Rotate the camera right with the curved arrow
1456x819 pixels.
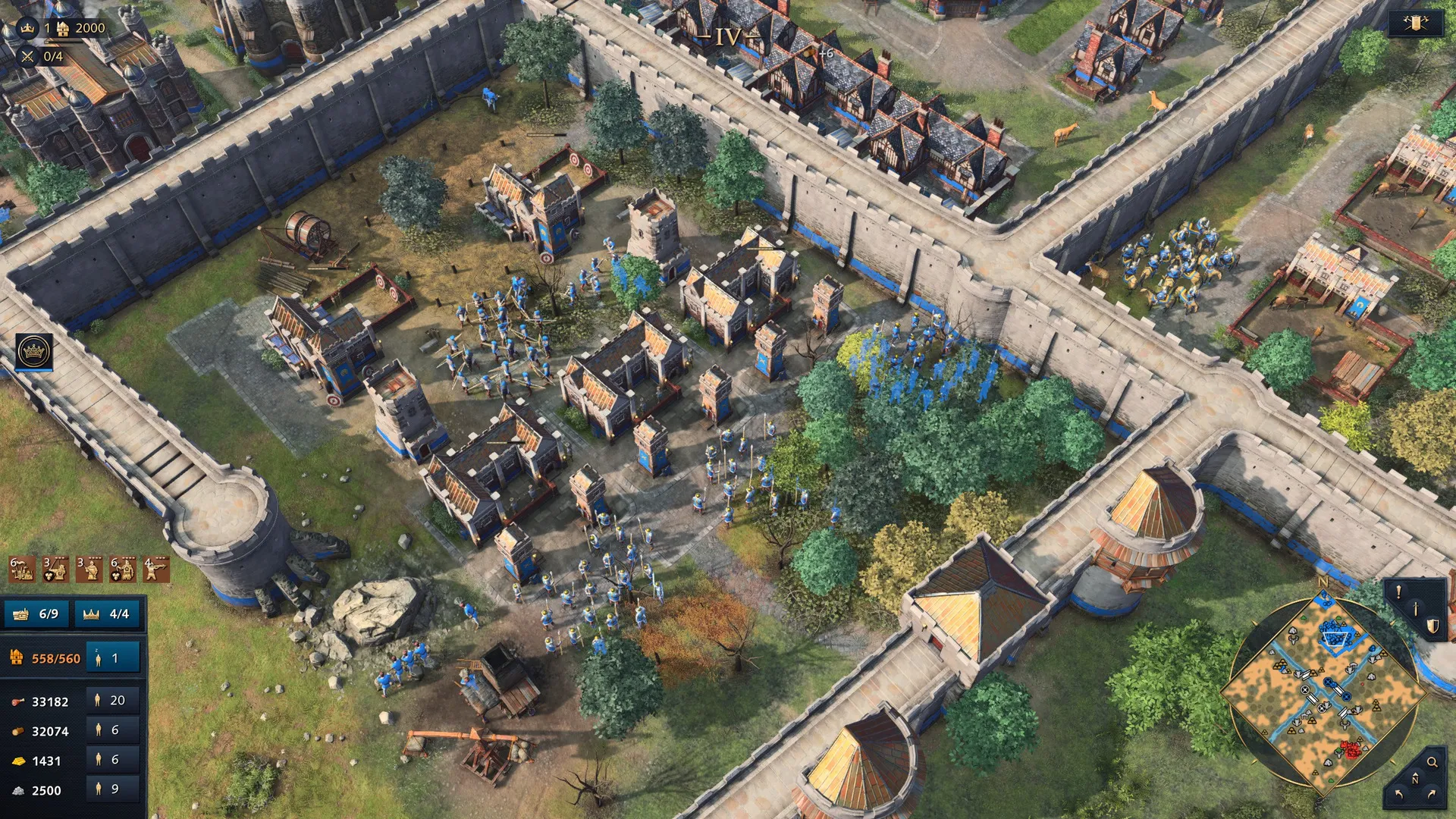(1432, 795)
